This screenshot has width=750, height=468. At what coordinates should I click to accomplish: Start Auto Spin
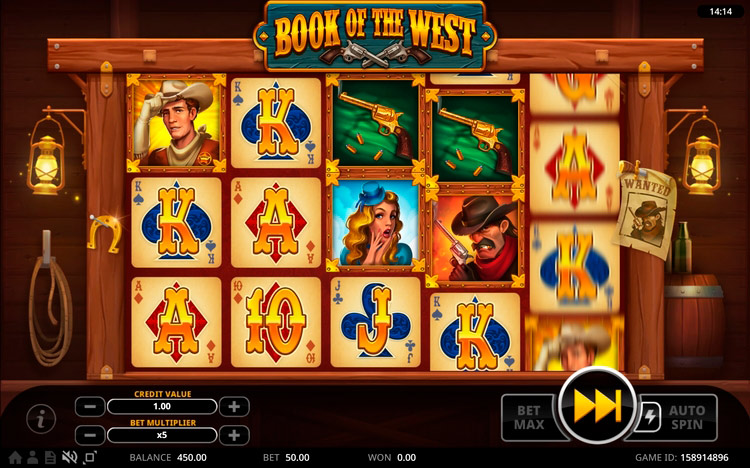tap(686, 416)
